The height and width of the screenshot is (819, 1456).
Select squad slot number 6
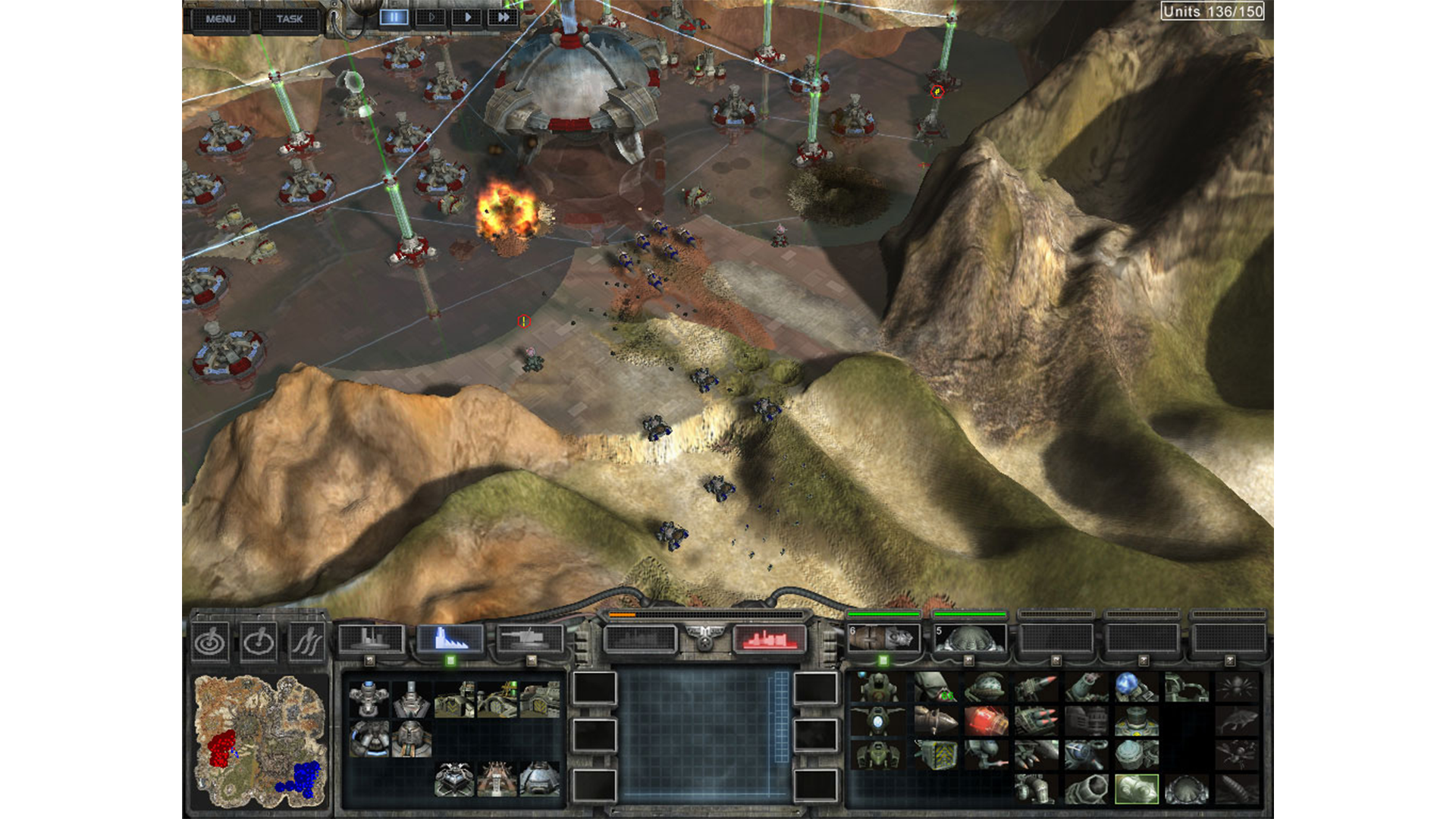point(883,639)
